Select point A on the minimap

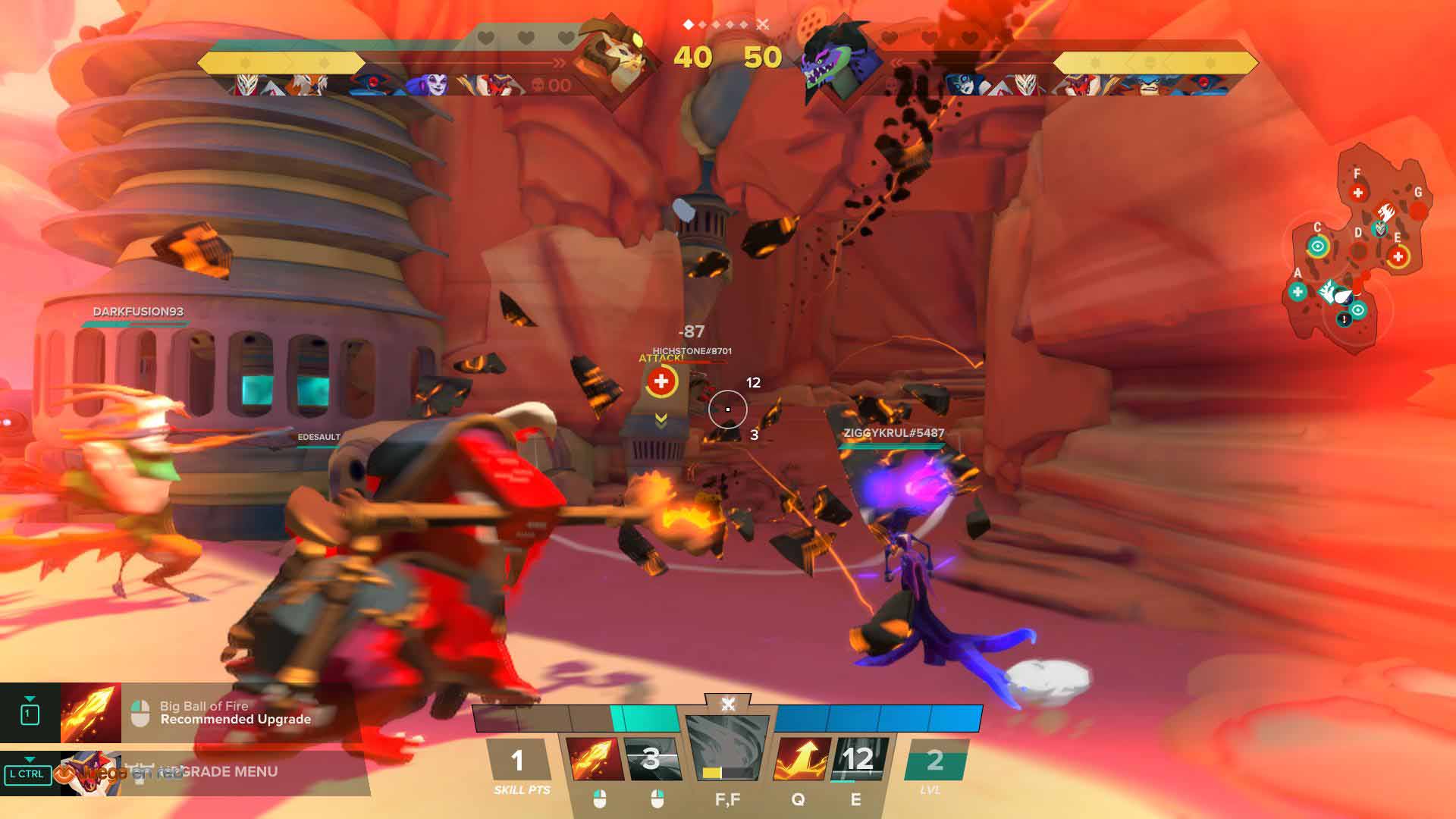point(1298,291)
